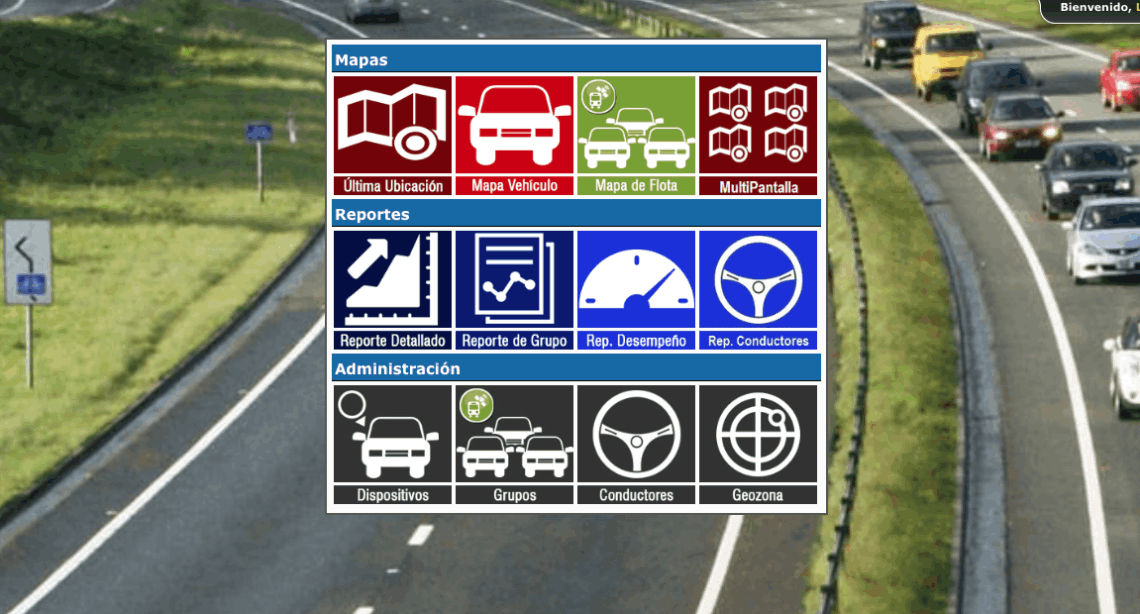Launch the MultiPantalla view

click(758, 135)
